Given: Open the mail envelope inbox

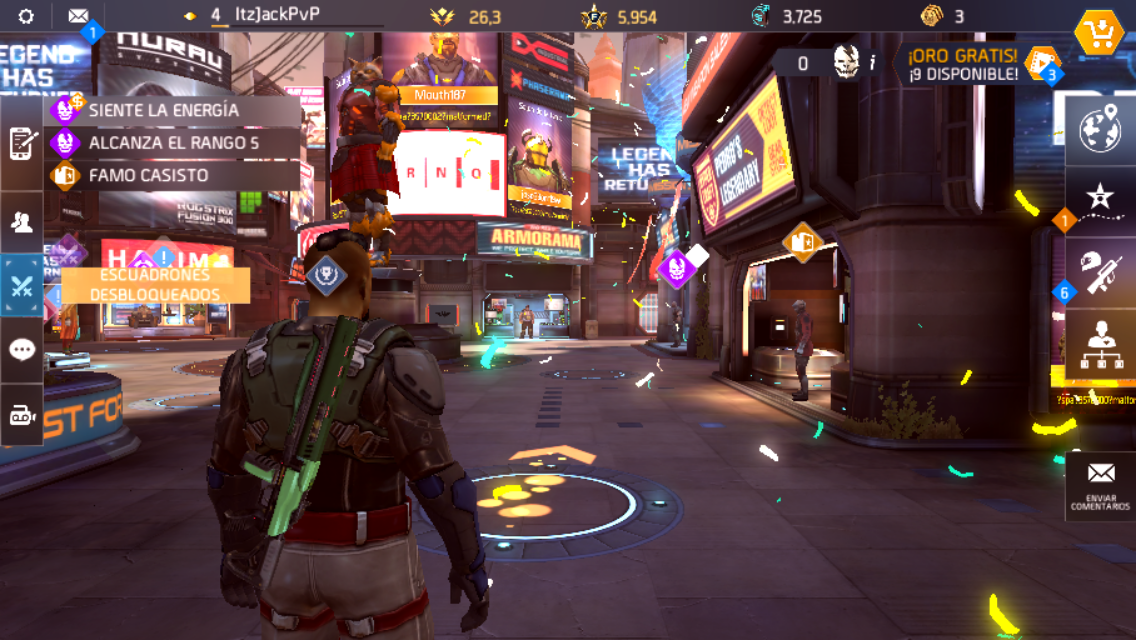Looking at the screenshot, I should (78, 16).
